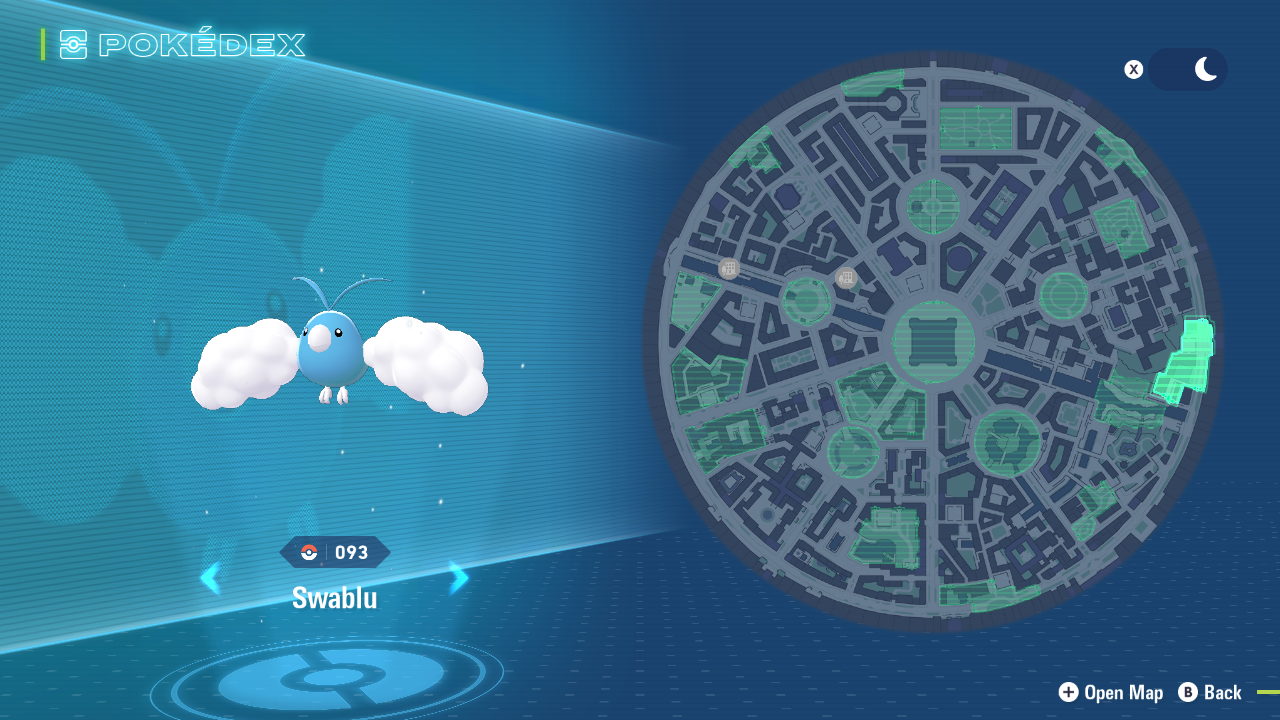The height and width of the screenshot is (720, 1280).
Task: Click the Poké Ball Pokédex emblem in the header
Action: (x=75, y=44)
